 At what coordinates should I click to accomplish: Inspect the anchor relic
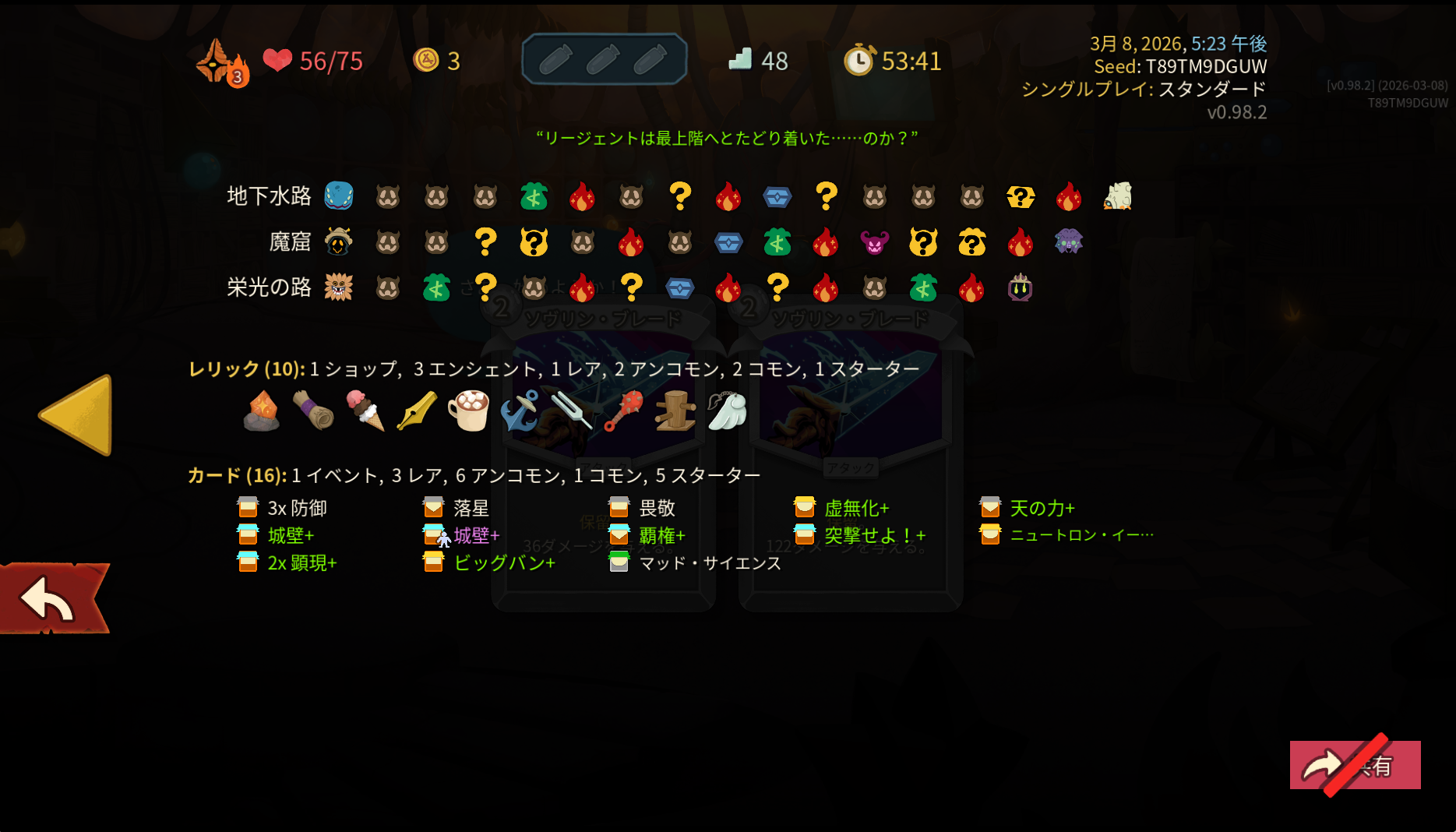click(520, 411)
